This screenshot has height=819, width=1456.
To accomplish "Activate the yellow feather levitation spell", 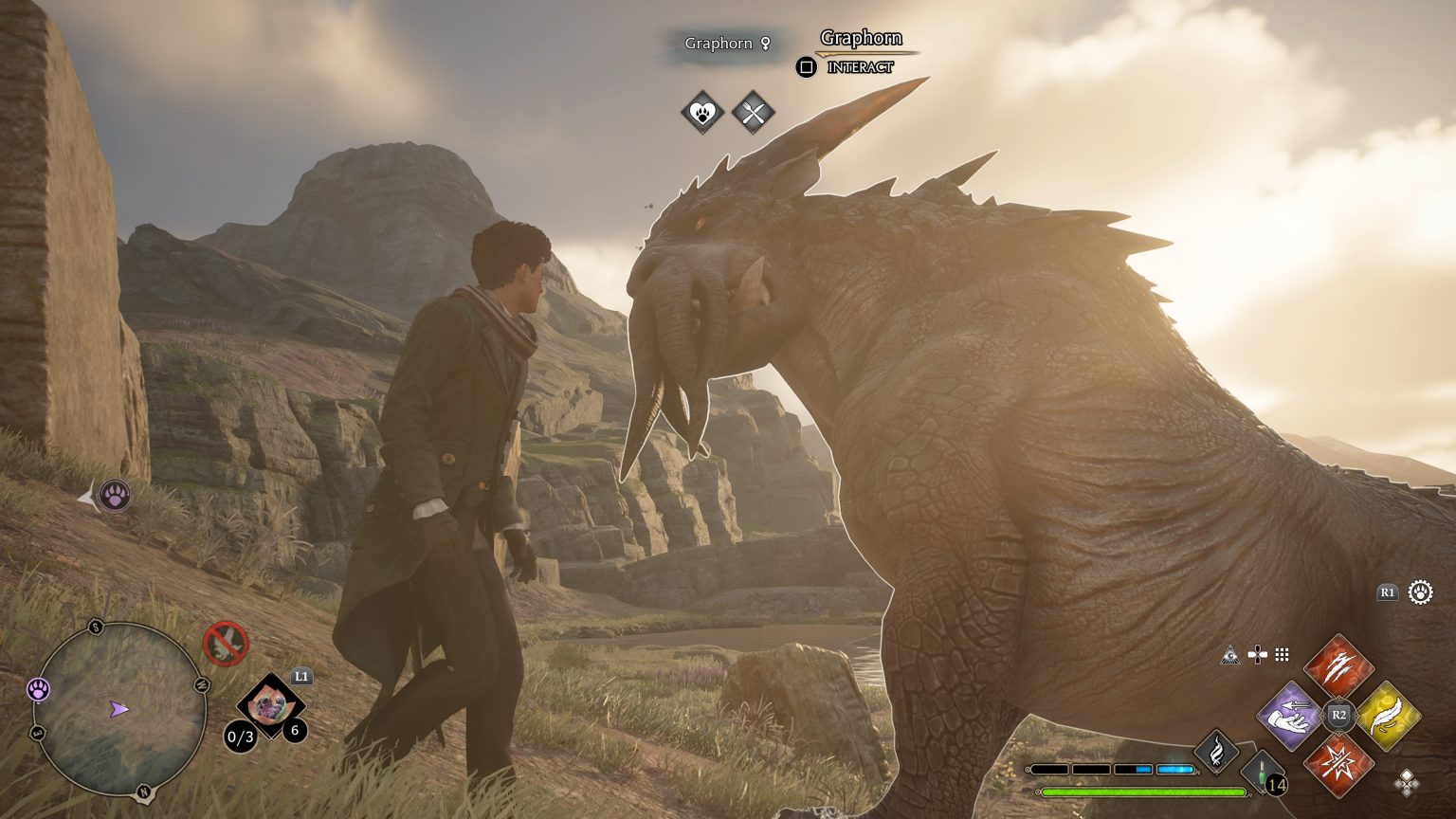I will pyautogui.click(x=1389, y=716).
